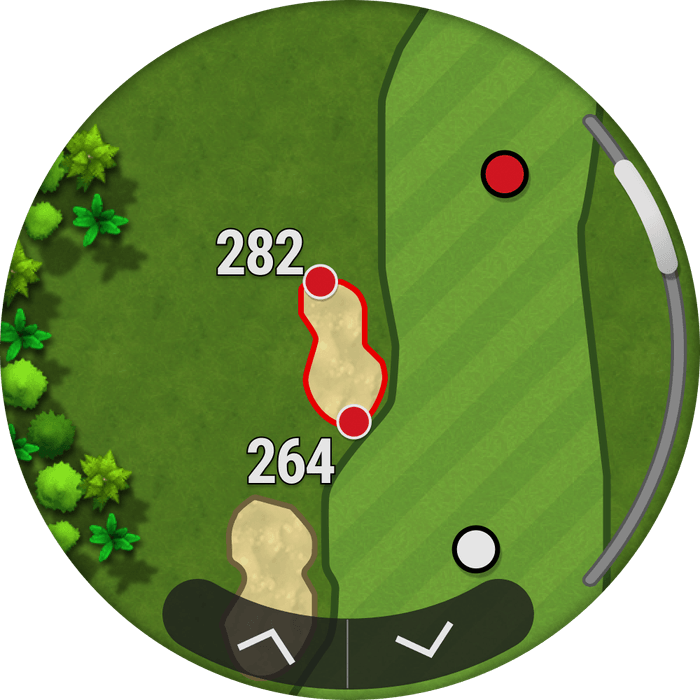Tap the up chevron button
Image resolution: width=700 pixels, height=700 pixels.
pyautogui.click(x=265, y=645)
